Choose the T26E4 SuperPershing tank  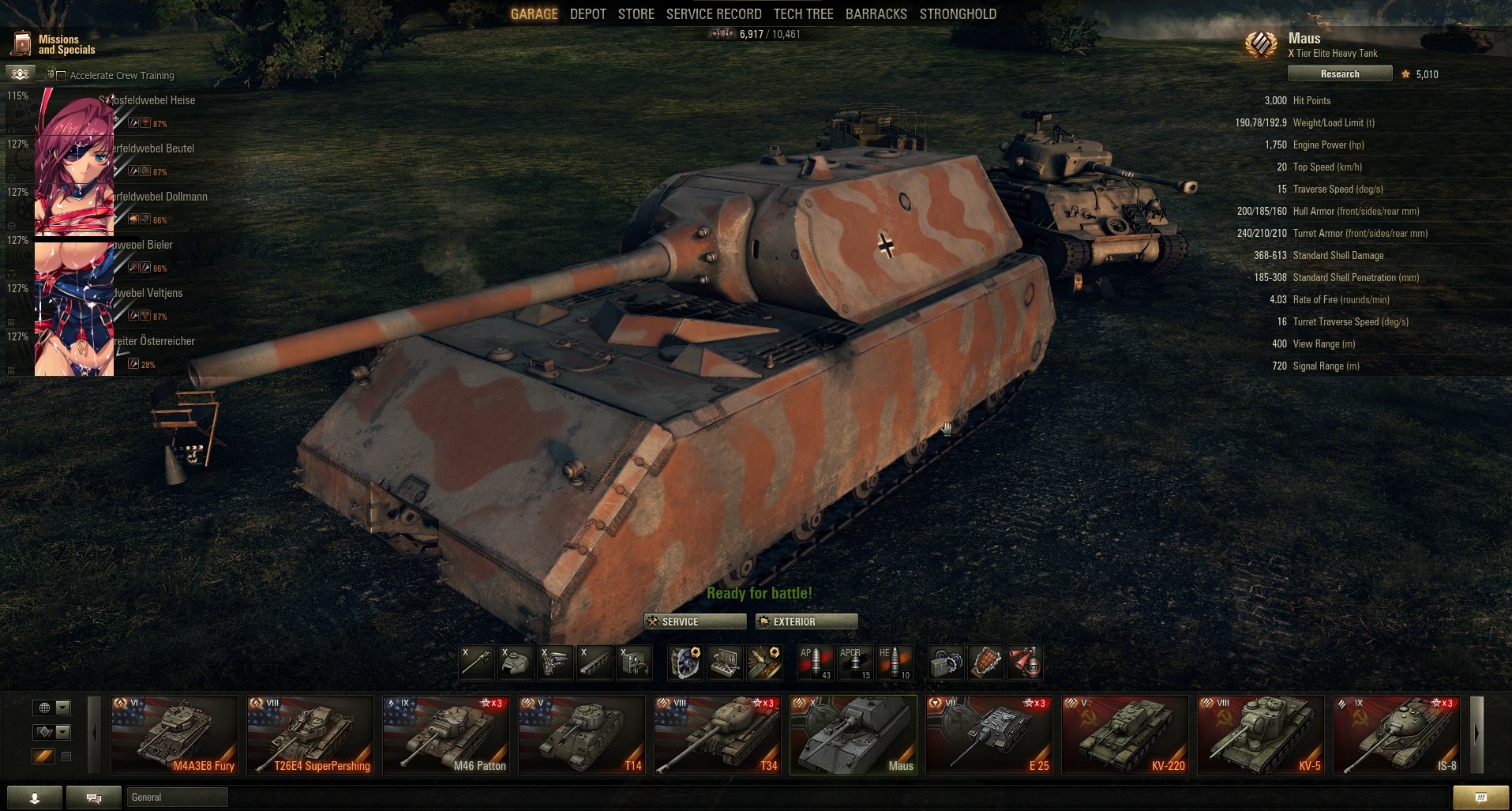310,734
